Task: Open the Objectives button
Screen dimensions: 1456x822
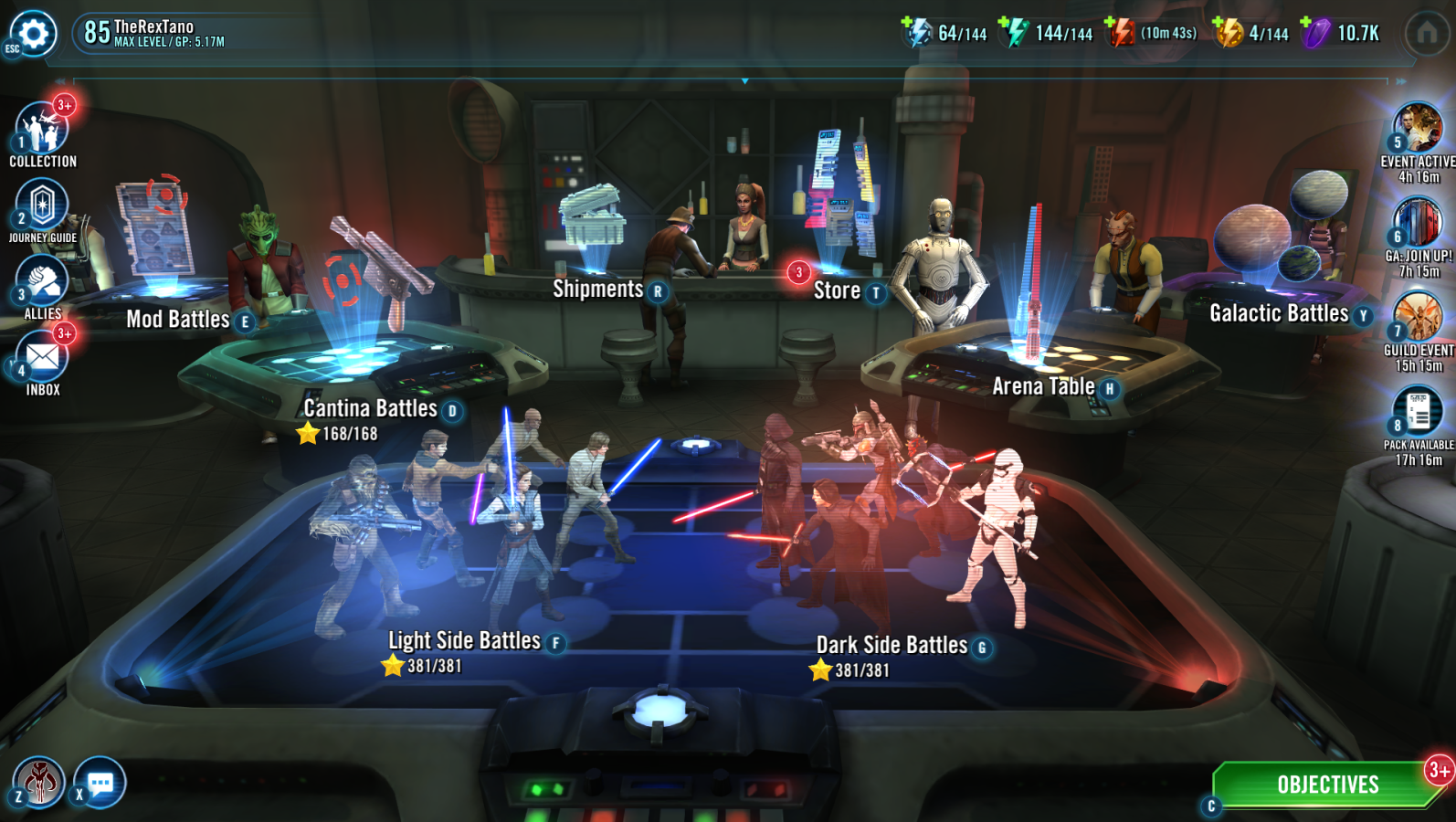Action: pyautogui.click(x=1327, y=785)
